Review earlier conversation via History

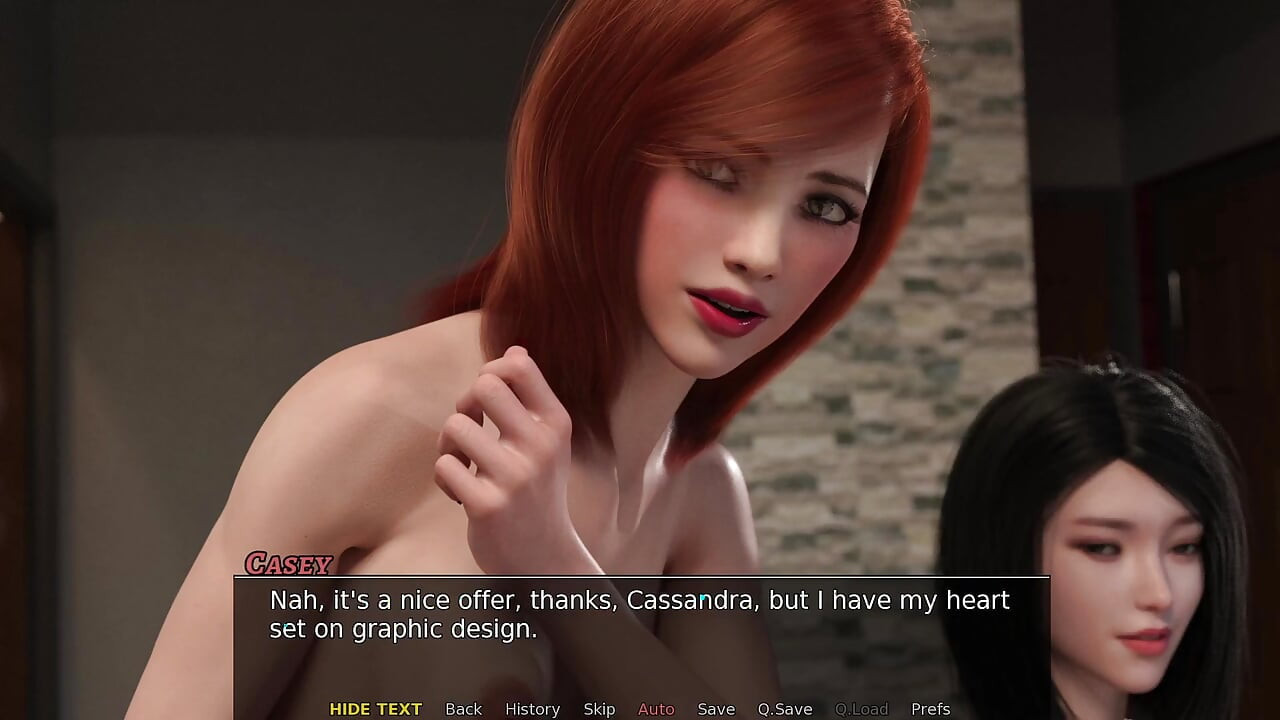[x=532, y=708]
